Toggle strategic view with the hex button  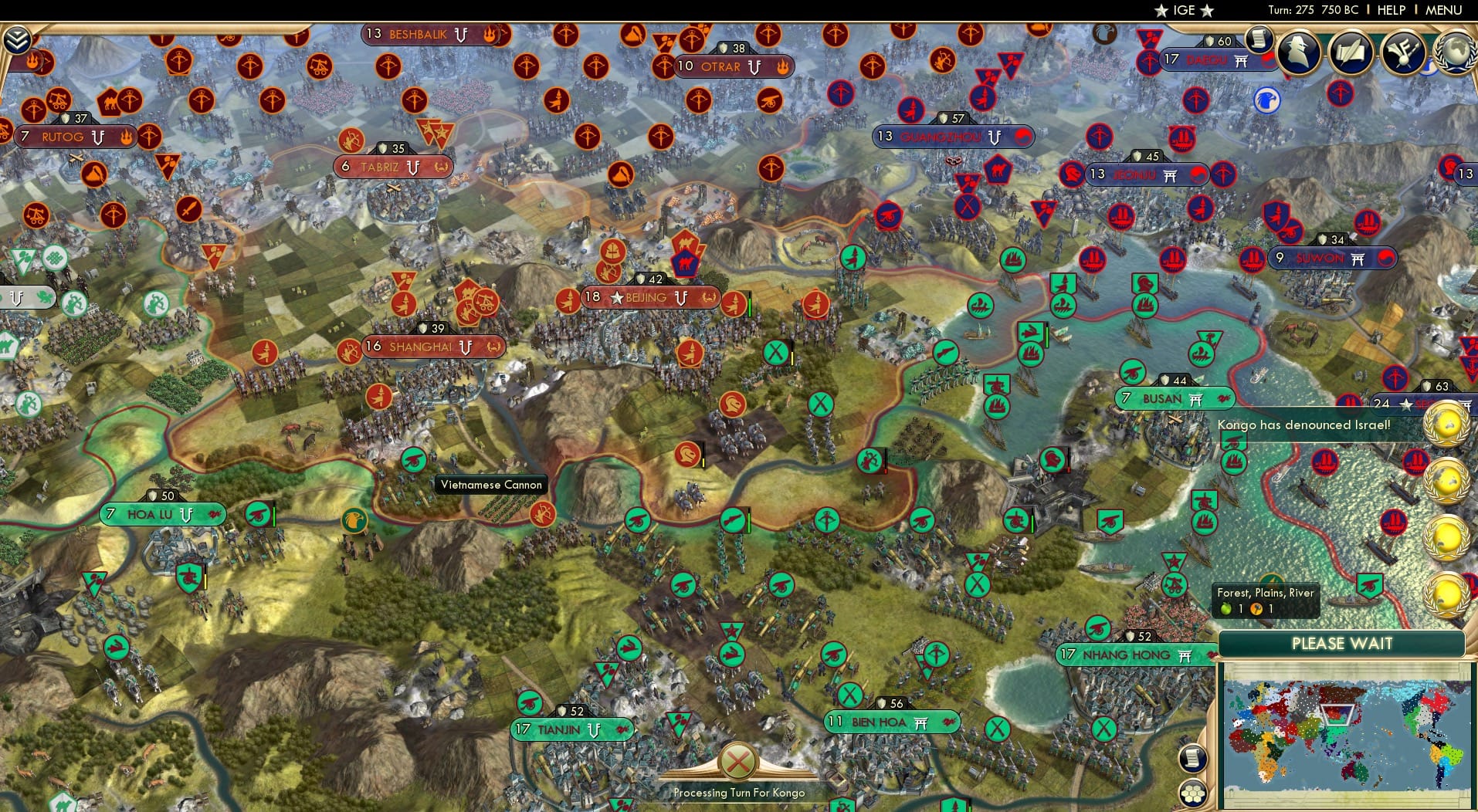(1194, 793)
